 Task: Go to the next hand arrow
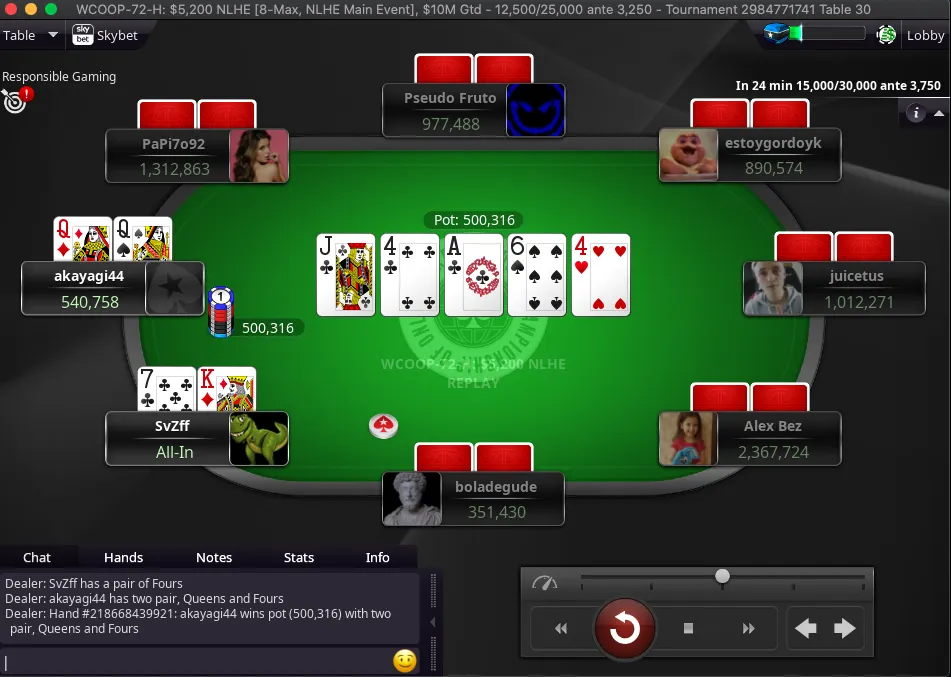click(x=845, y=629)
